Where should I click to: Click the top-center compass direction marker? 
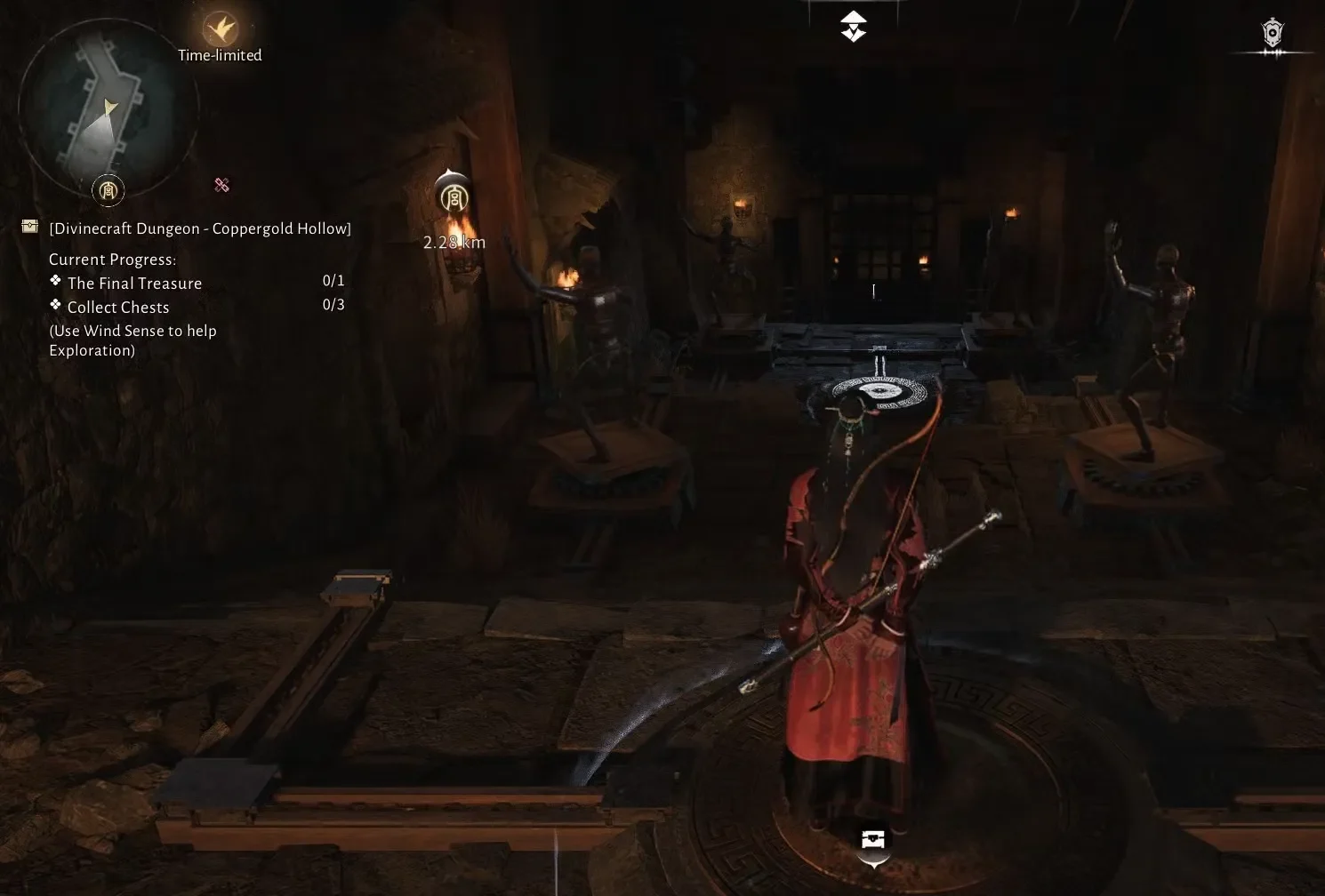tap(853, 27)
